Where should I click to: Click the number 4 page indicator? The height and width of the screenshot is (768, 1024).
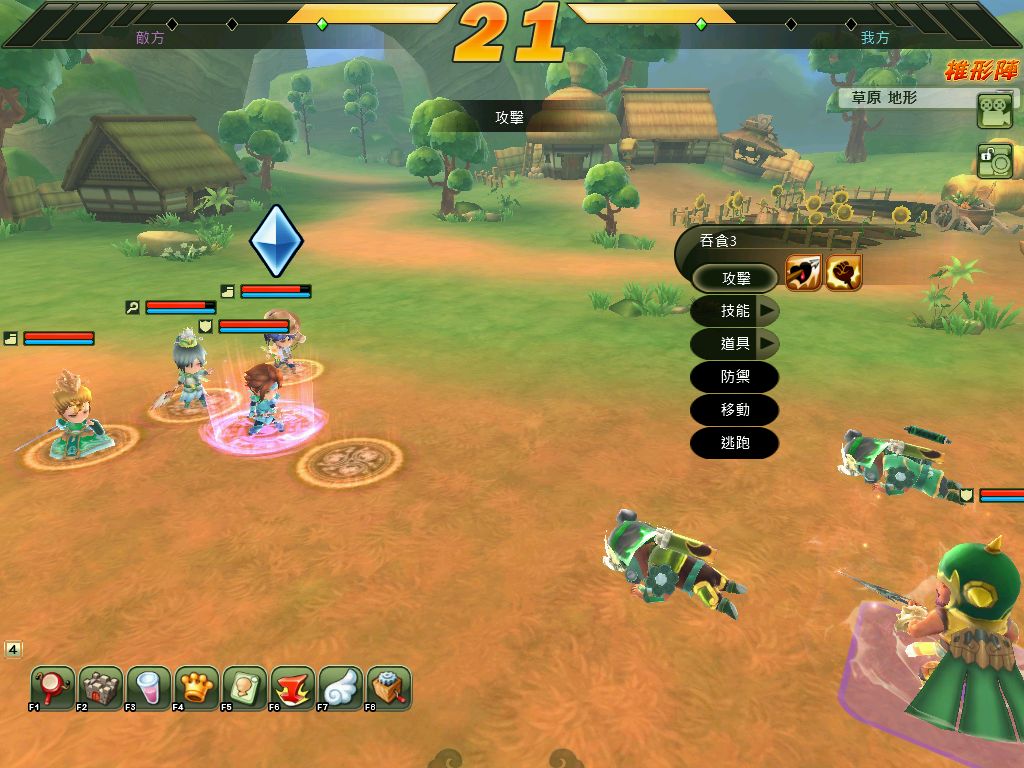(13, 650)
